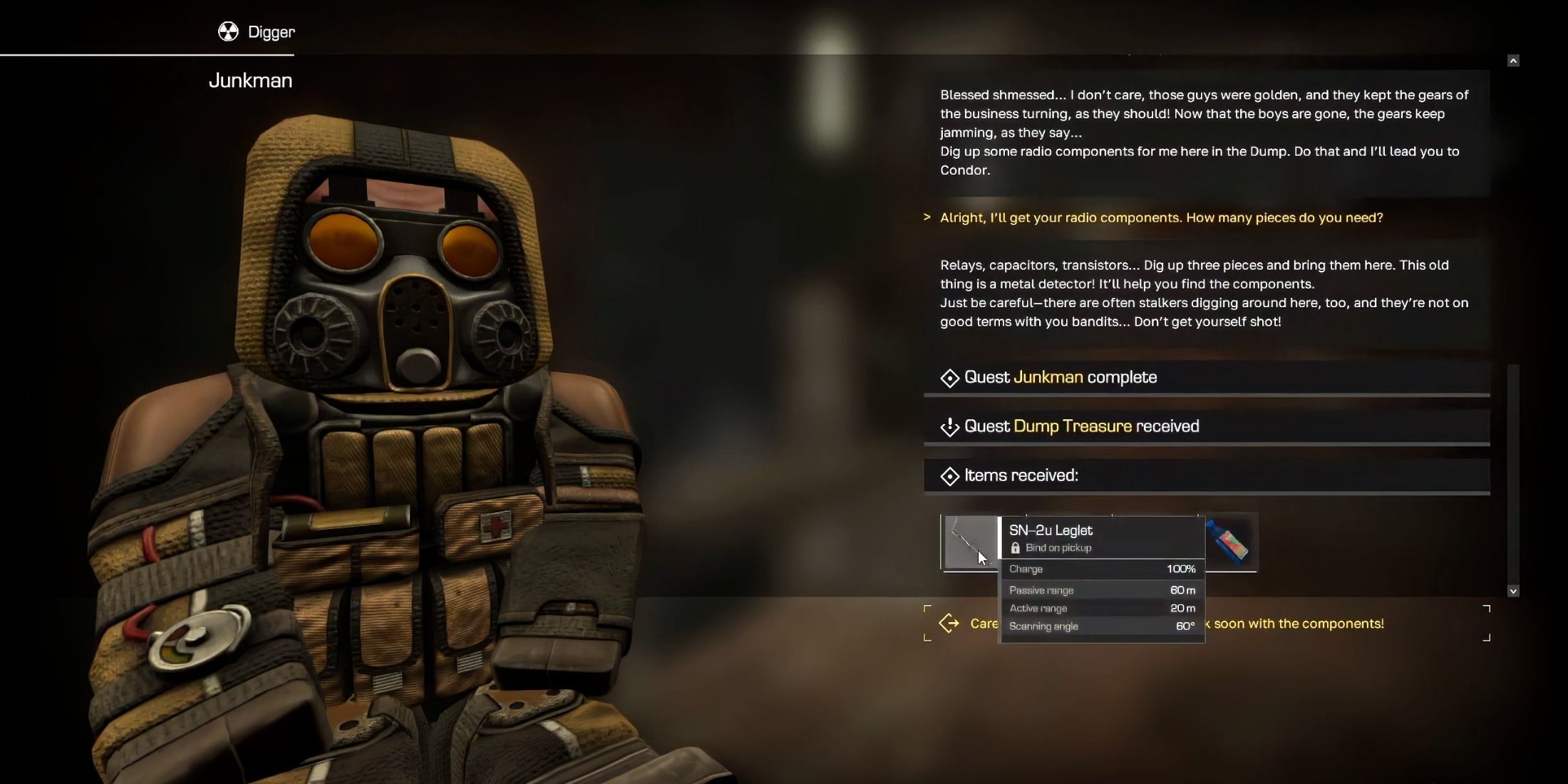Choose the farewell reply about the components
Viewport: 1568px width, 784px height.
point(1299,624)
